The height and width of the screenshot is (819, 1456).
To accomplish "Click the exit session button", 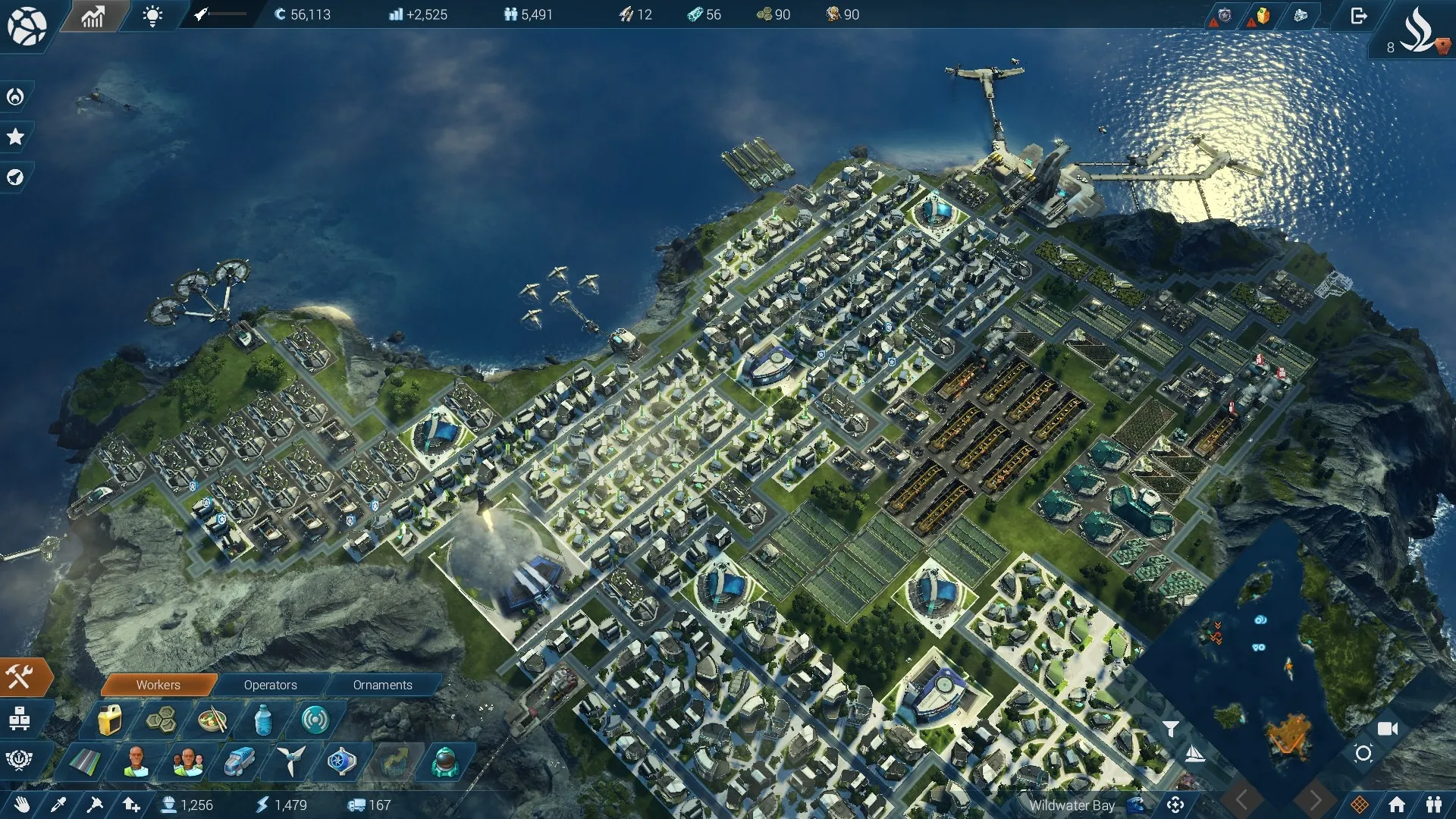I will 1358,16.
